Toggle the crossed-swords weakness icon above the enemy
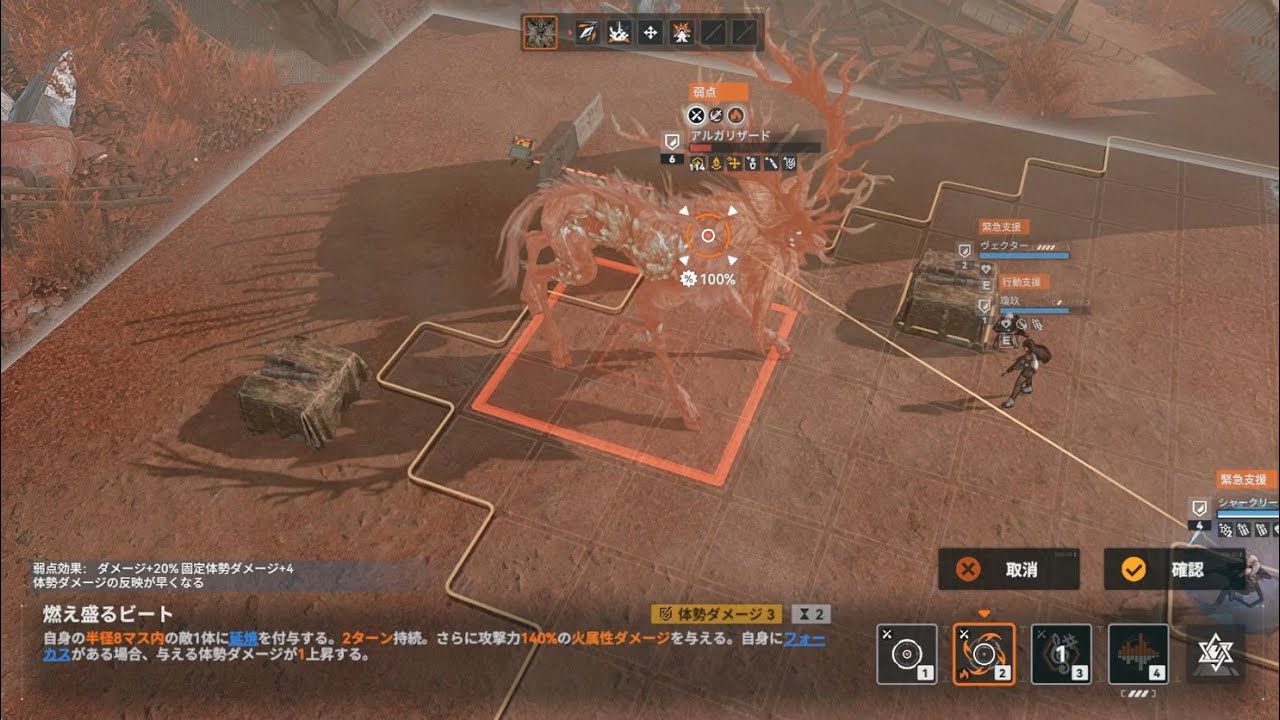1280x720 pixels. [697, 114]
